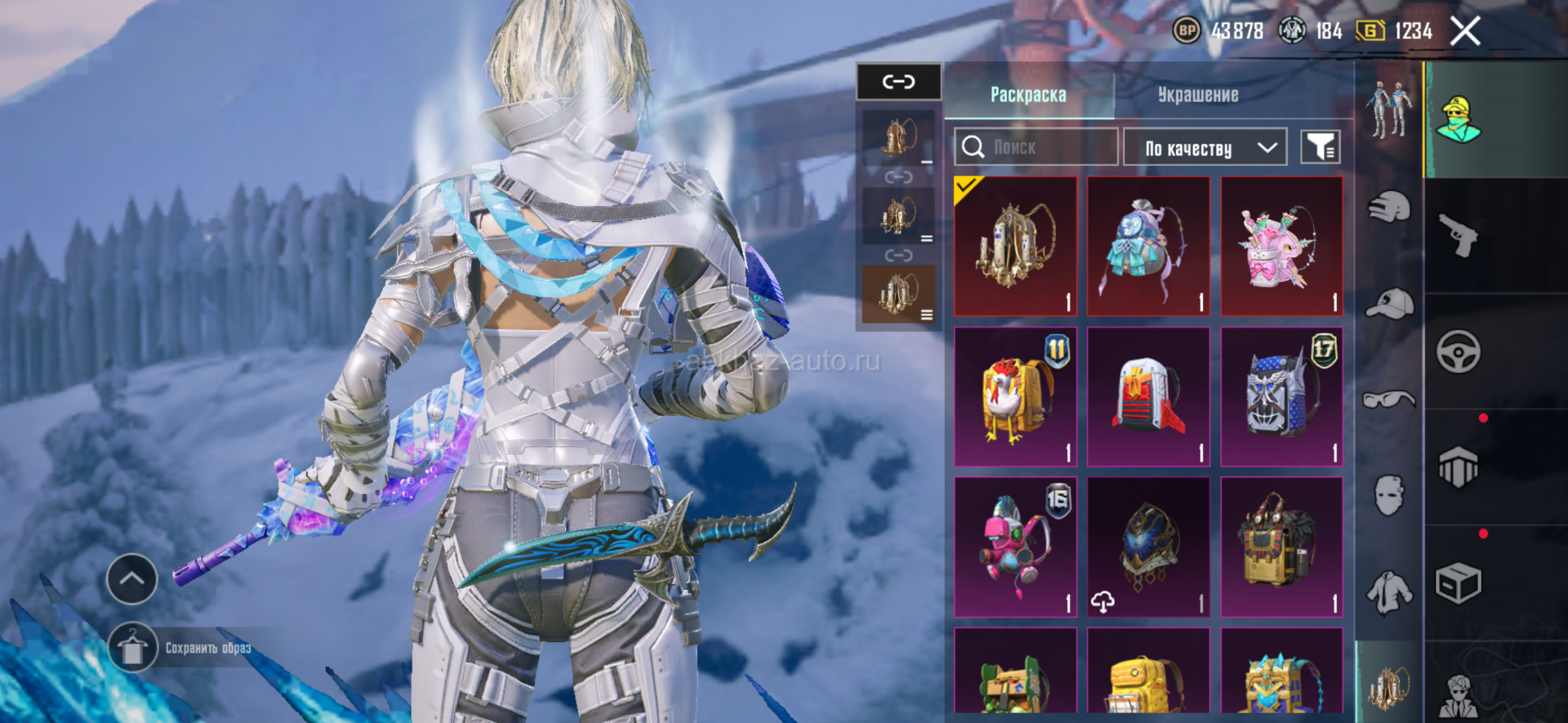Select the golden chandelier backpack skin
Image resolution: width=1568 pixels, height=723 pixels.
1015,246
